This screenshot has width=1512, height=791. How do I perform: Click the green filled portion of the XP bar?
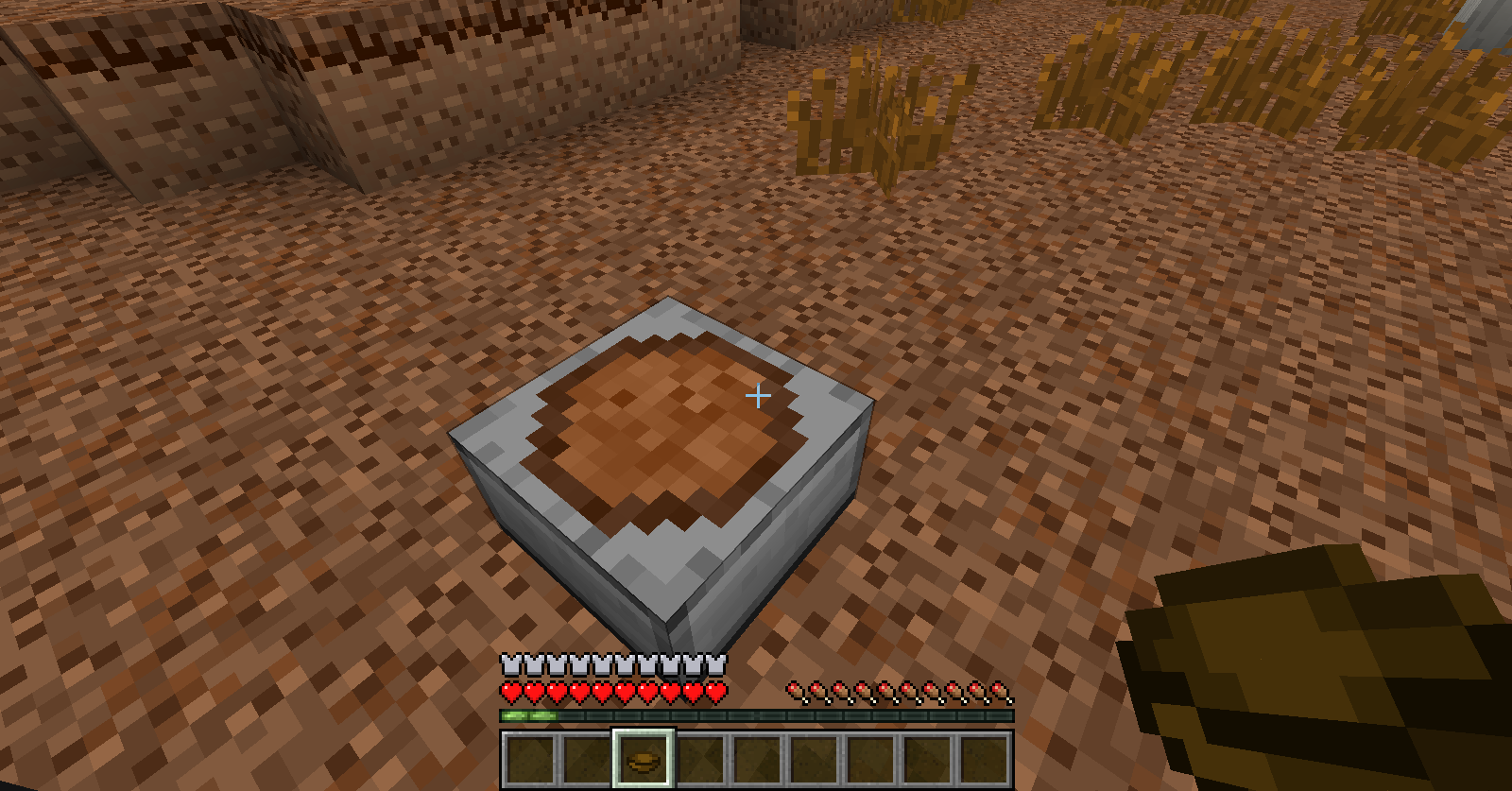(x=529, y=718)
